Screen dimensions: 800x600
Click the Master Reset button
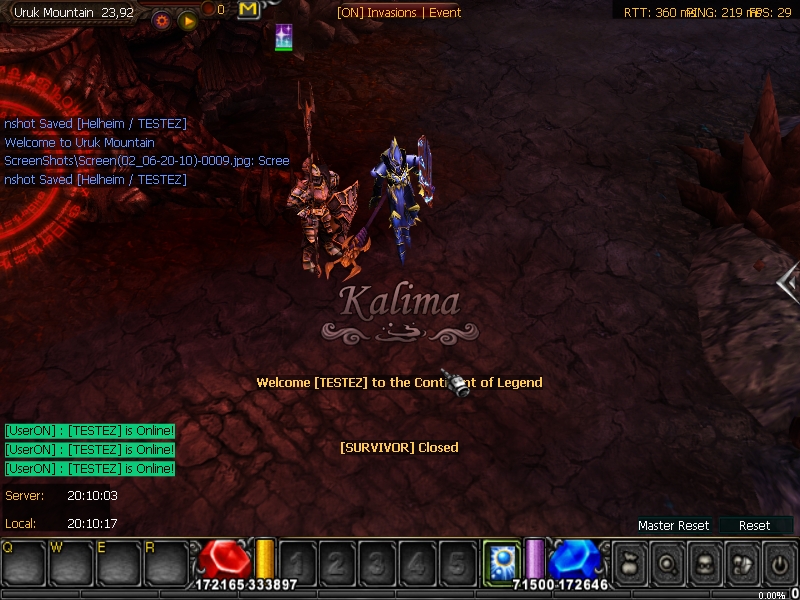(673, 525)
